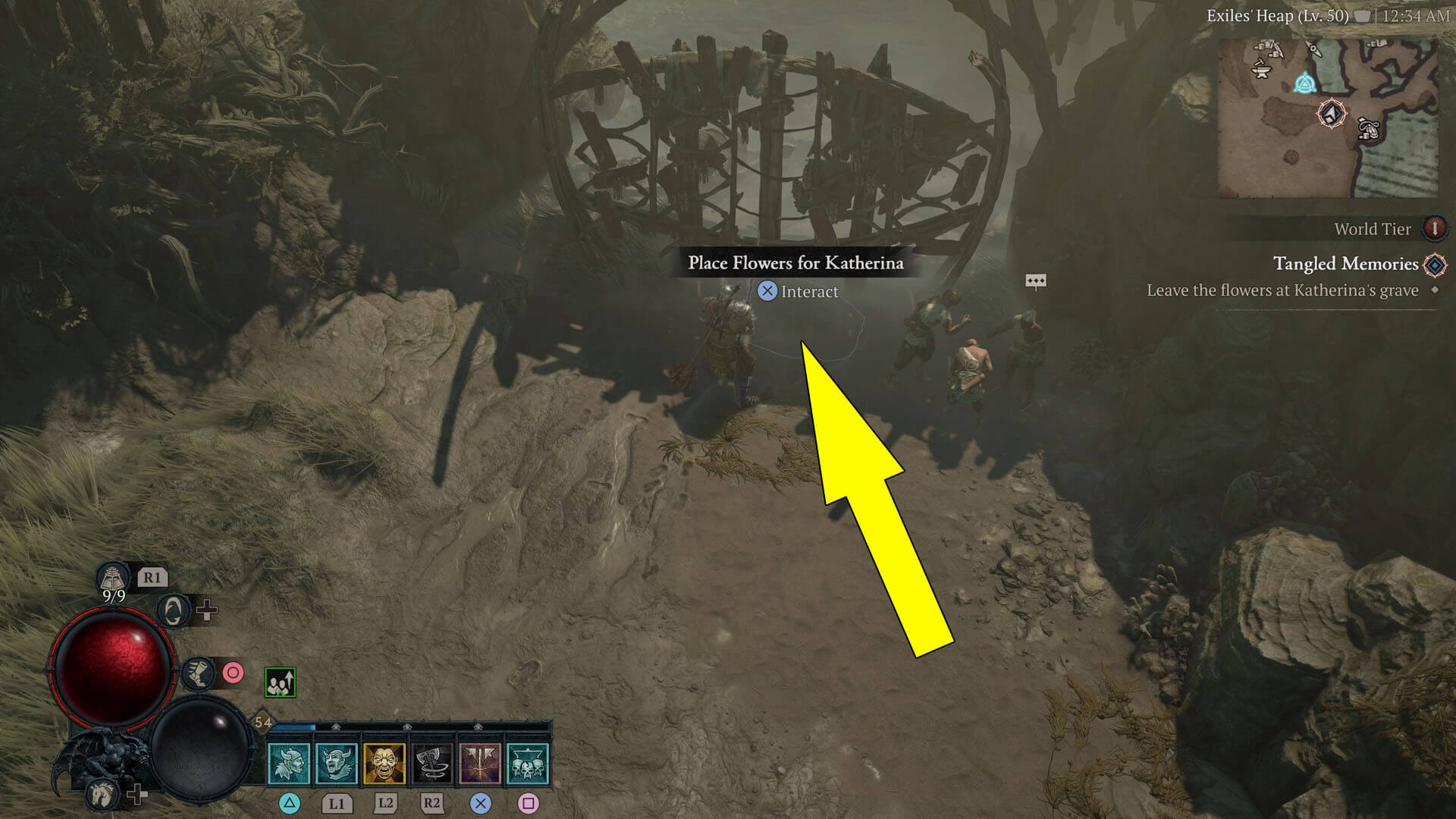Select the axe Whirlwind skill on the action bar
Viewport: 1456px width, 819px height.
pyautogui.click(x=431, y=764)
